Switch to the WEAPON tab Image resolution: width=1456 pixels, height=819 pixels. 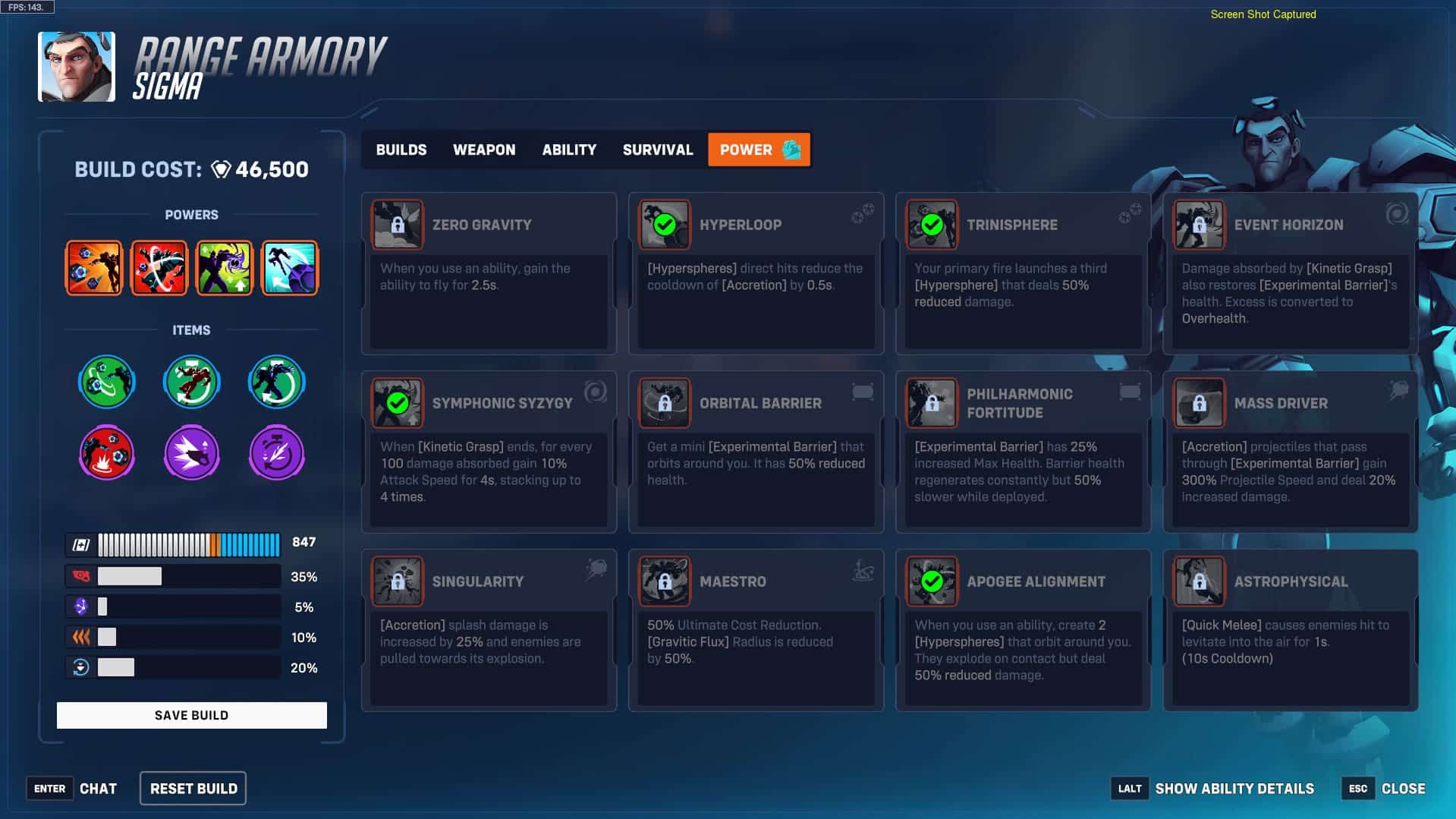484,150
